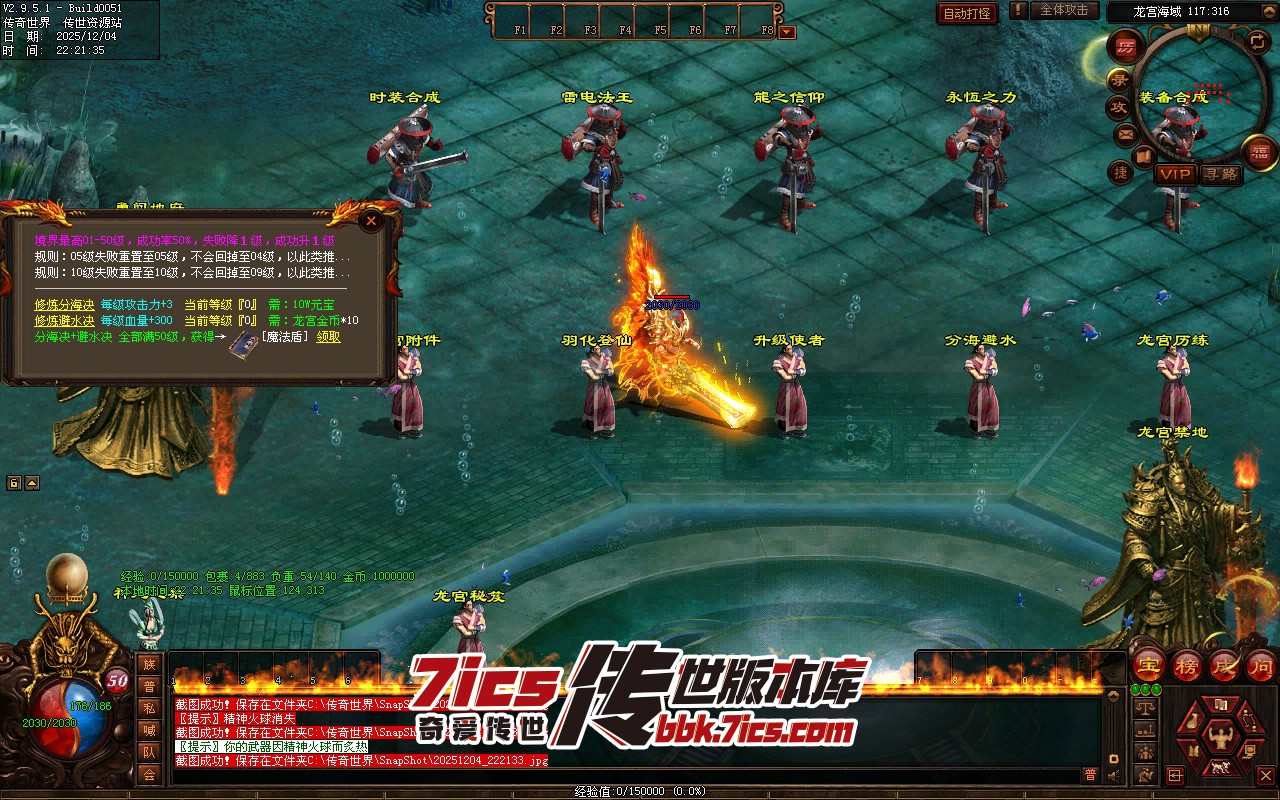This screenshot has height=800, width=1280.
Task: Activate the 寻路 pathfinding button
Action: [x=1220, y=174]
